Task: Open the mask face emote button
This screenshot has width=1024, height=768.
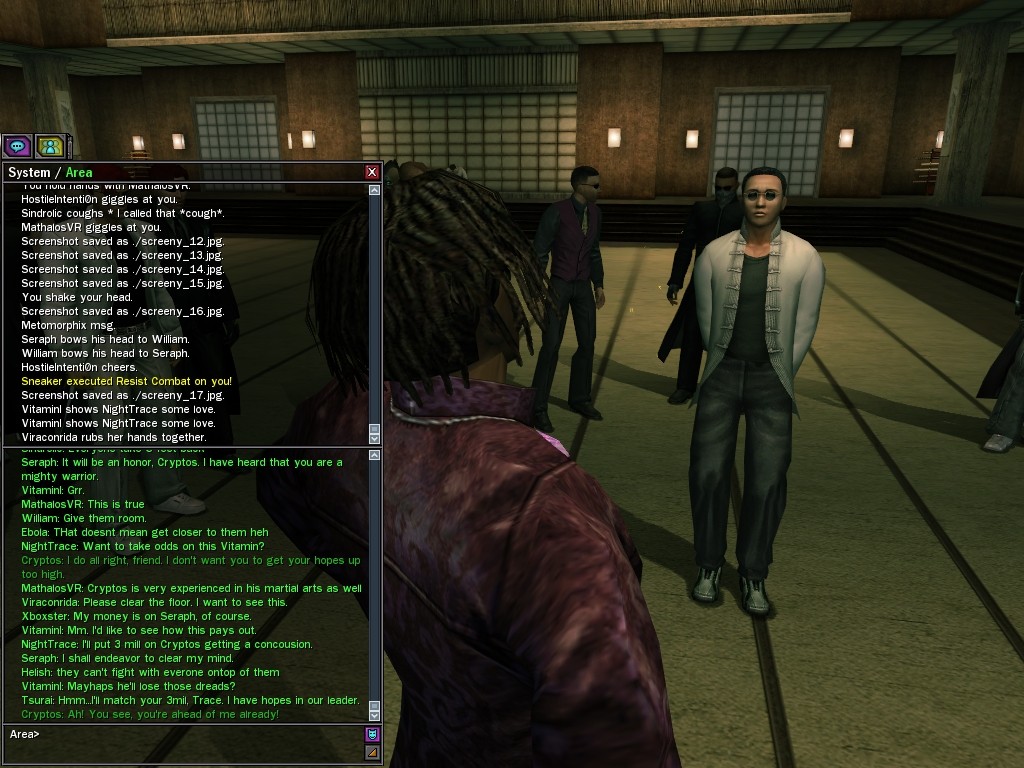Action: point(373,734)
